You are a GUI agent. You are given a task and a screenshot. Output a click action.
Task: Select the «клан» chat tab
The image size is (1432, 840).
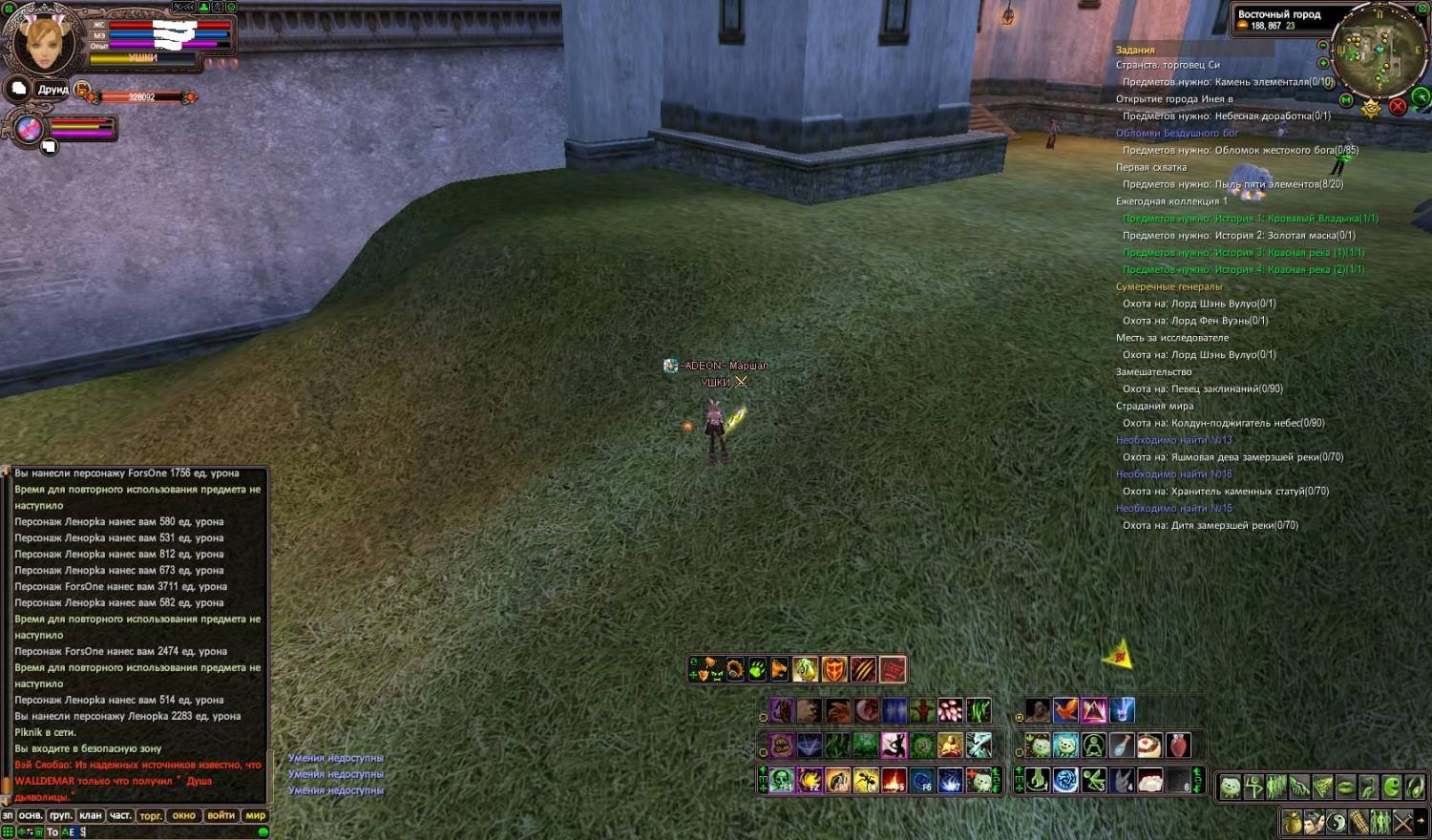(91, 815)
